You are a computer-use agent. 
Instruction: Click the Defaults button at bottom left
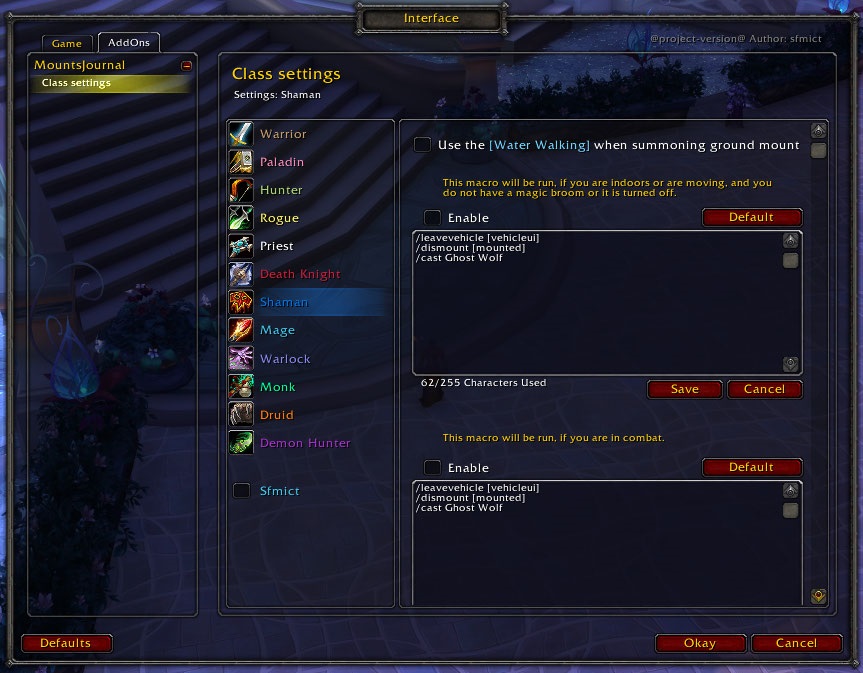click(x=66, y=643)
